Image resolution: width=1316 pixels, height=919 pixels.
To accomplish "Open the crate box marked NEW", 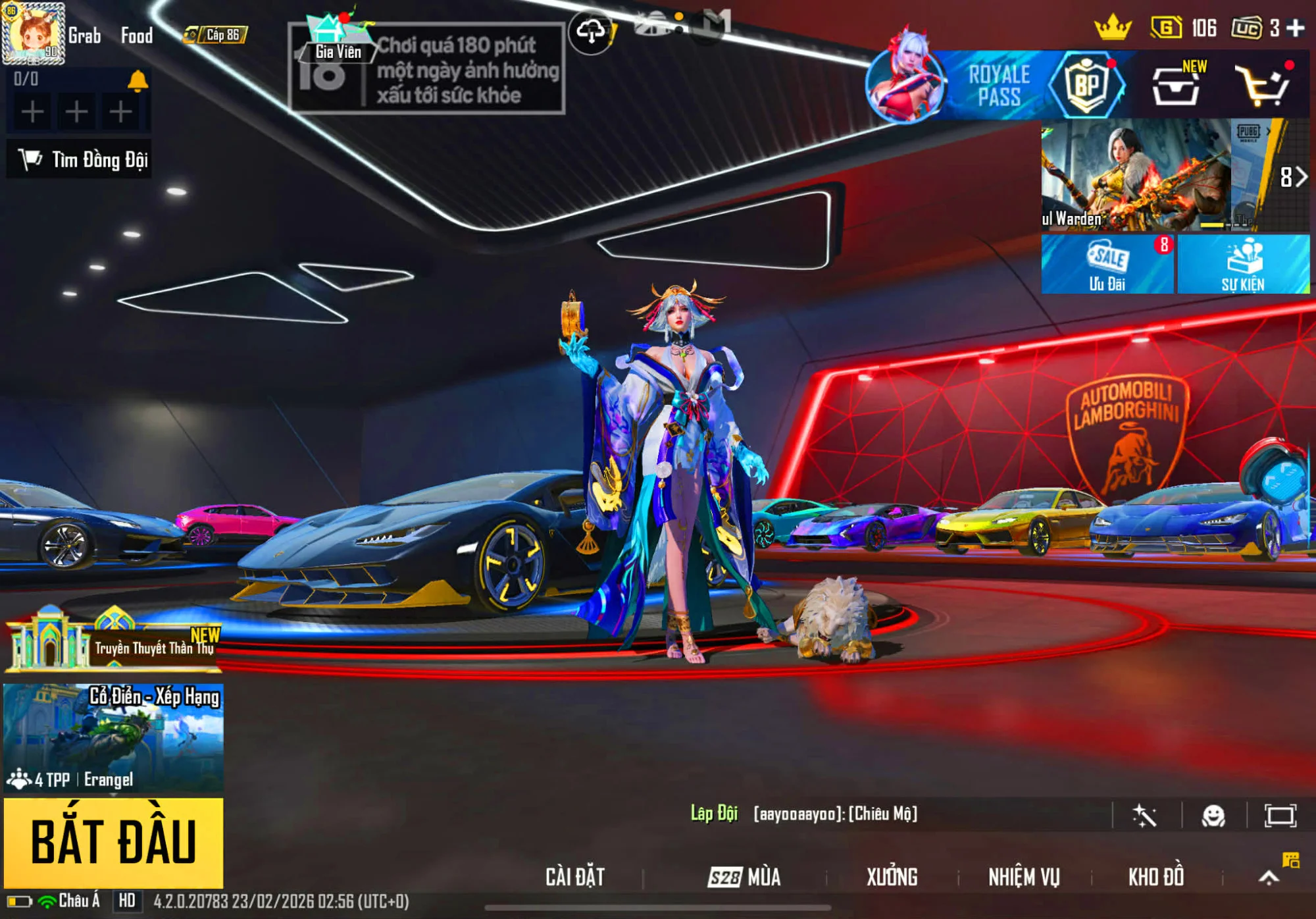I will (1175, 86).
